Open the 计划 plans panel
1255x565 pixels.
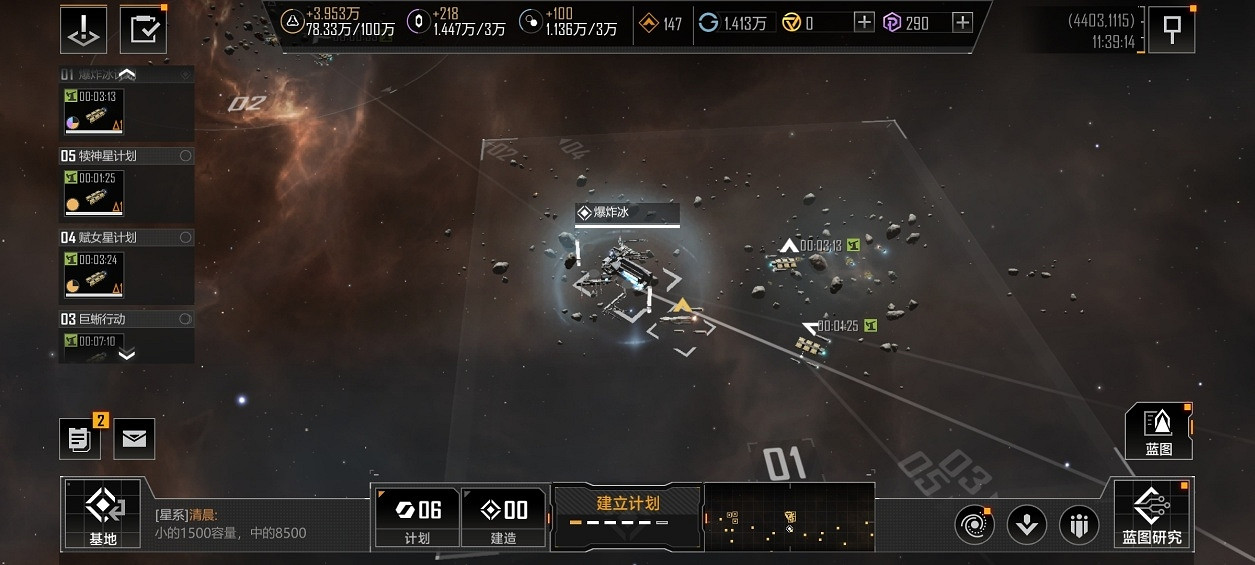(x=416, y=517)
